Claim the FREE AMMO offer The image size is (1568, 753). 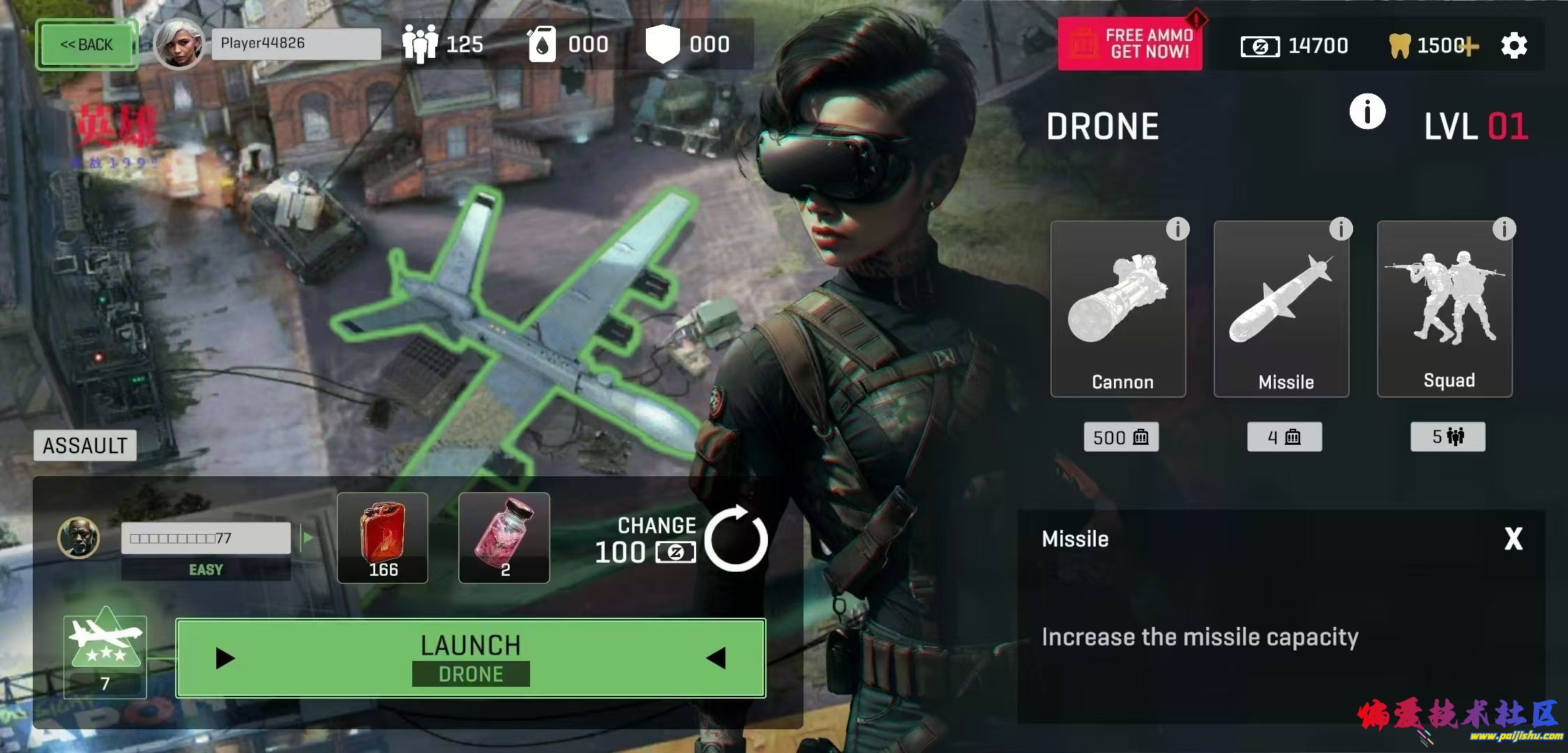pyautogui.click(x=1130, y=44)
